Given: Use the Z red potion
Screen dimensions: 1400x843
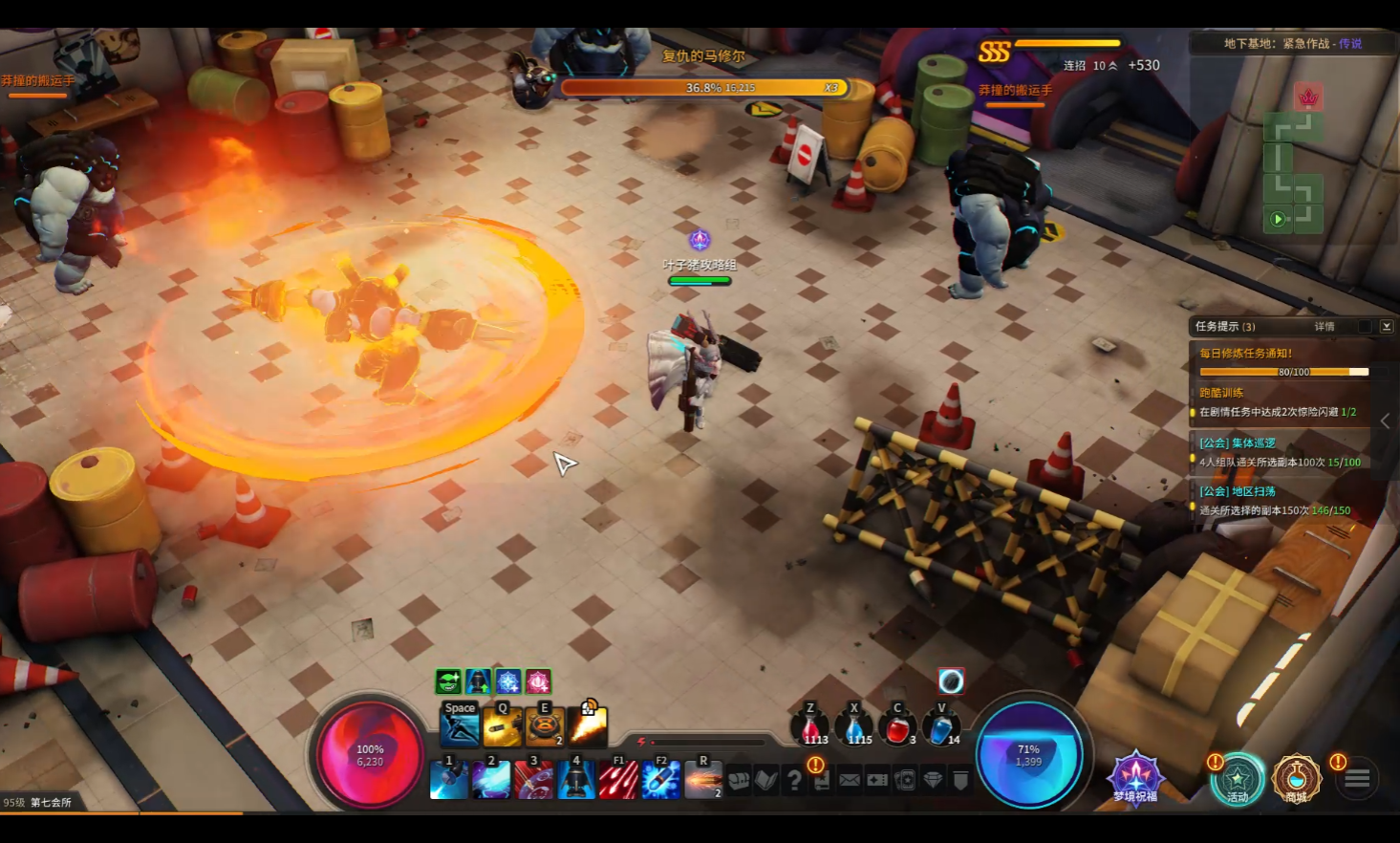Looking at the screenshot, I should click(x=810, y=728).
